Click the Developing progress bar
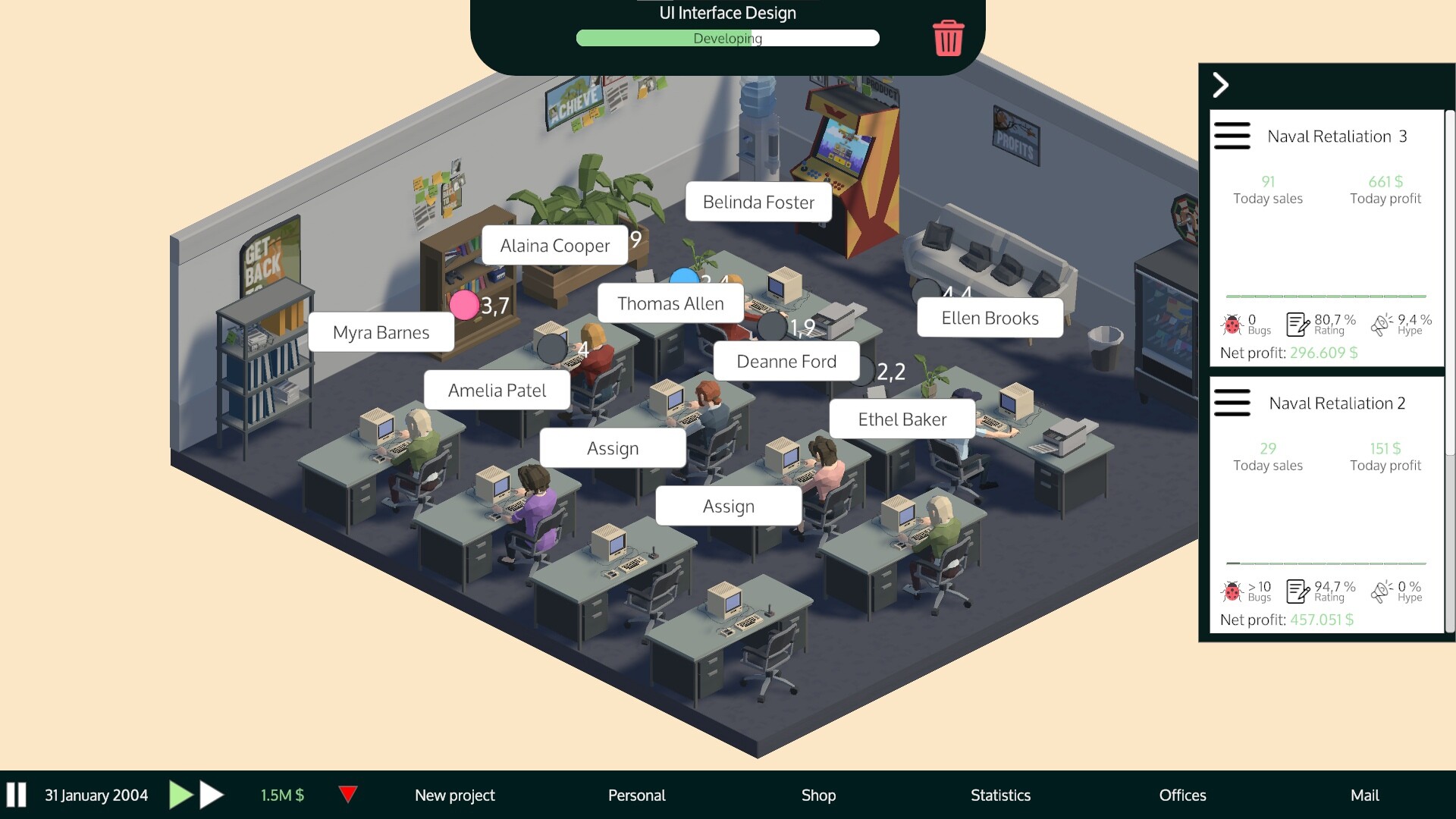 click(x=726, y=38)
